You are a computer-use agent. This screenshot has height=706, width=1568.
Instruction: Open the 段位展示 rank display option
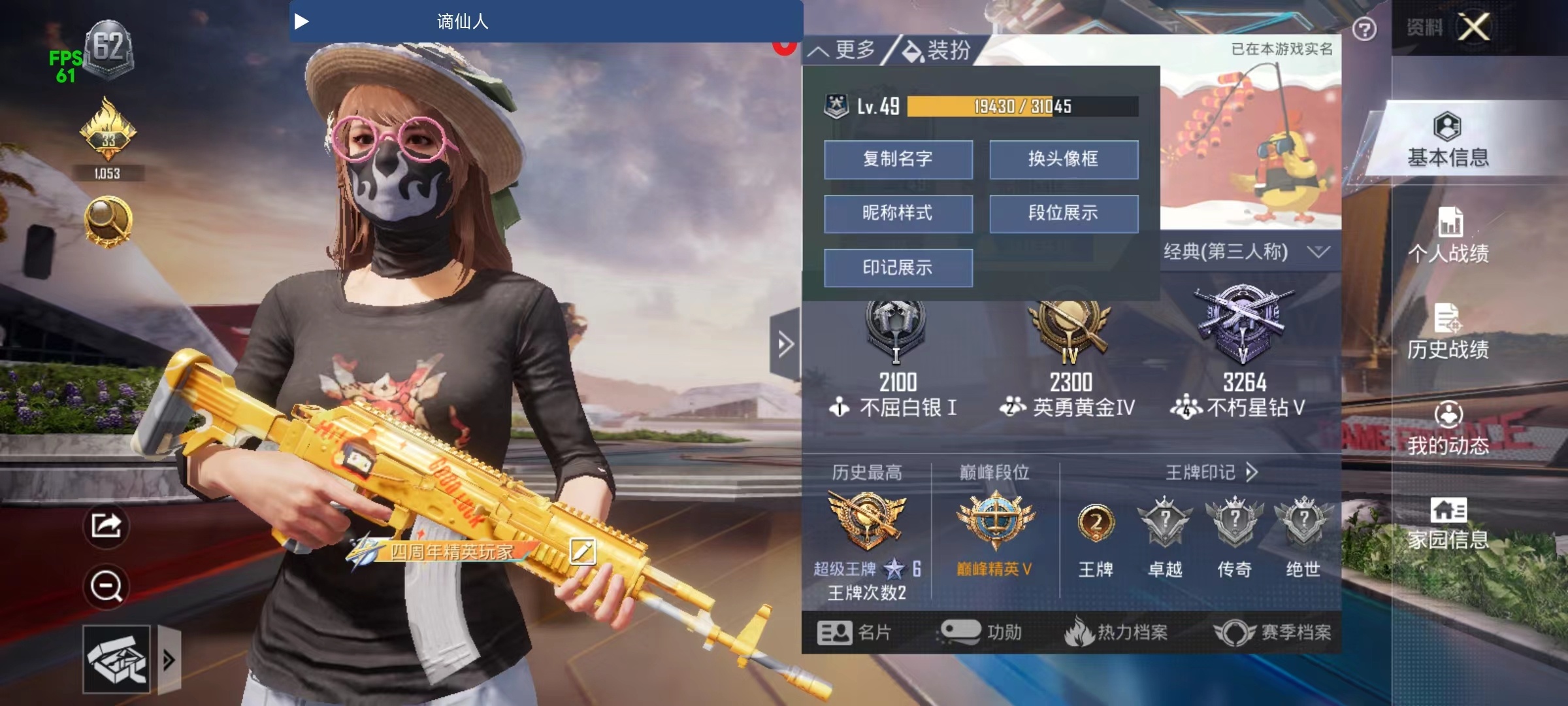tap(1063, 213)
